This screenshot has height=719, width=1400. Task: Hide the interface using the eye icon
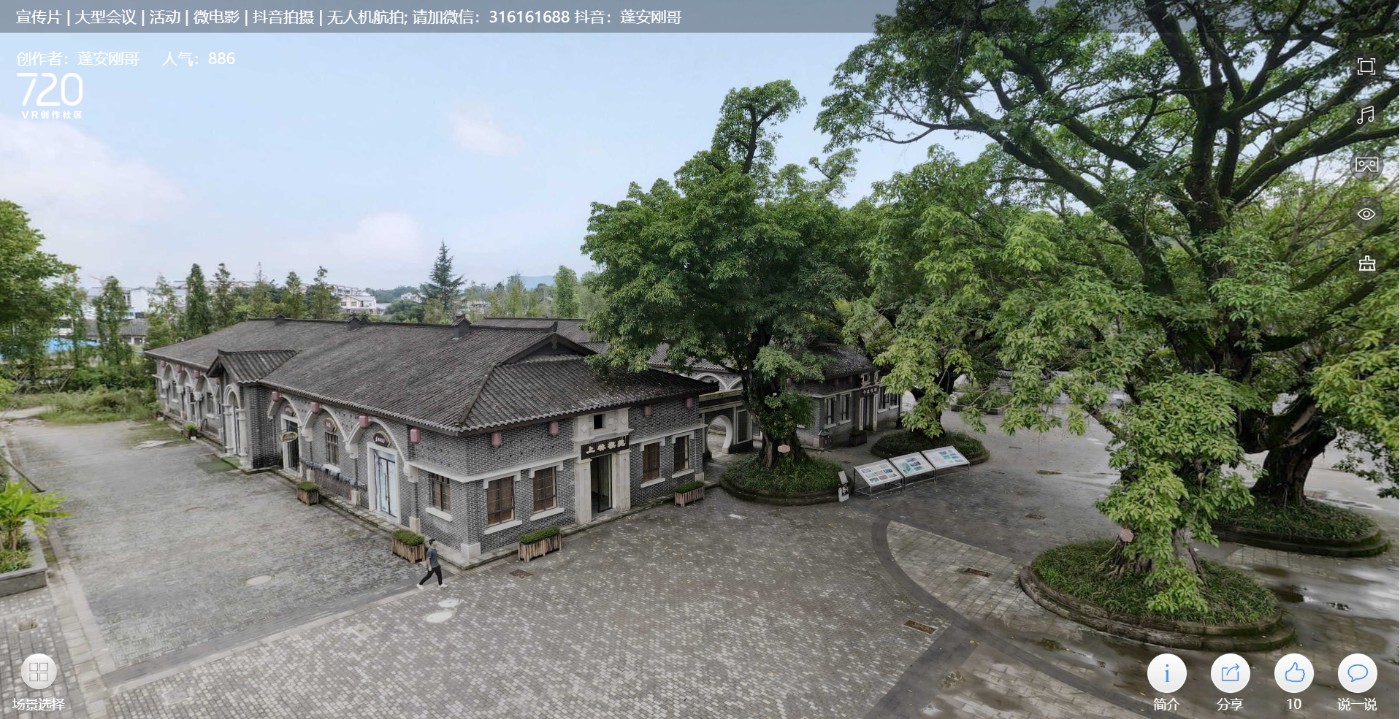click(x=1366, y=214)
